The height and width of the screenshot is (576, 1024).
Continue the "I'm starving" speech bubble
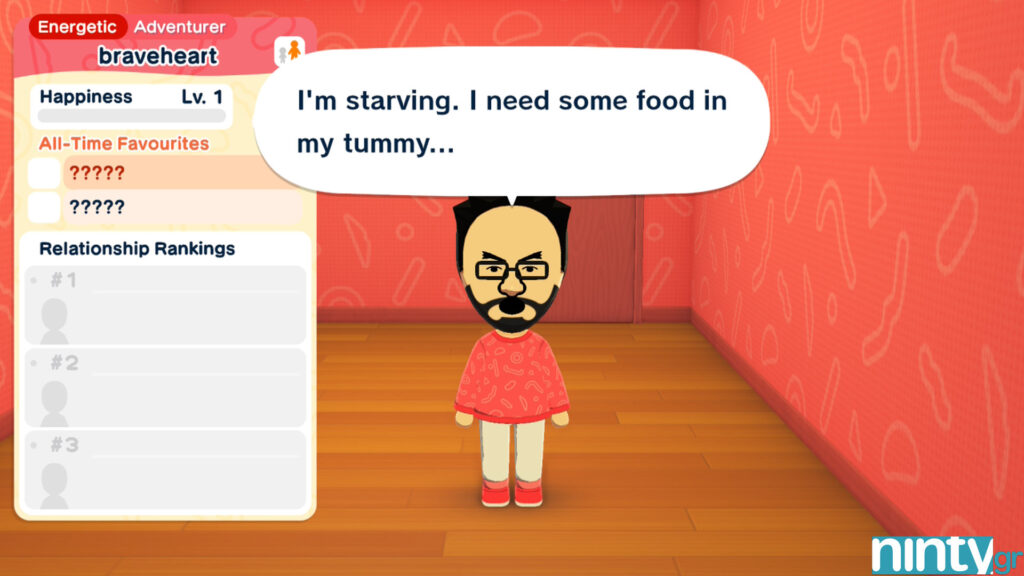511,123
